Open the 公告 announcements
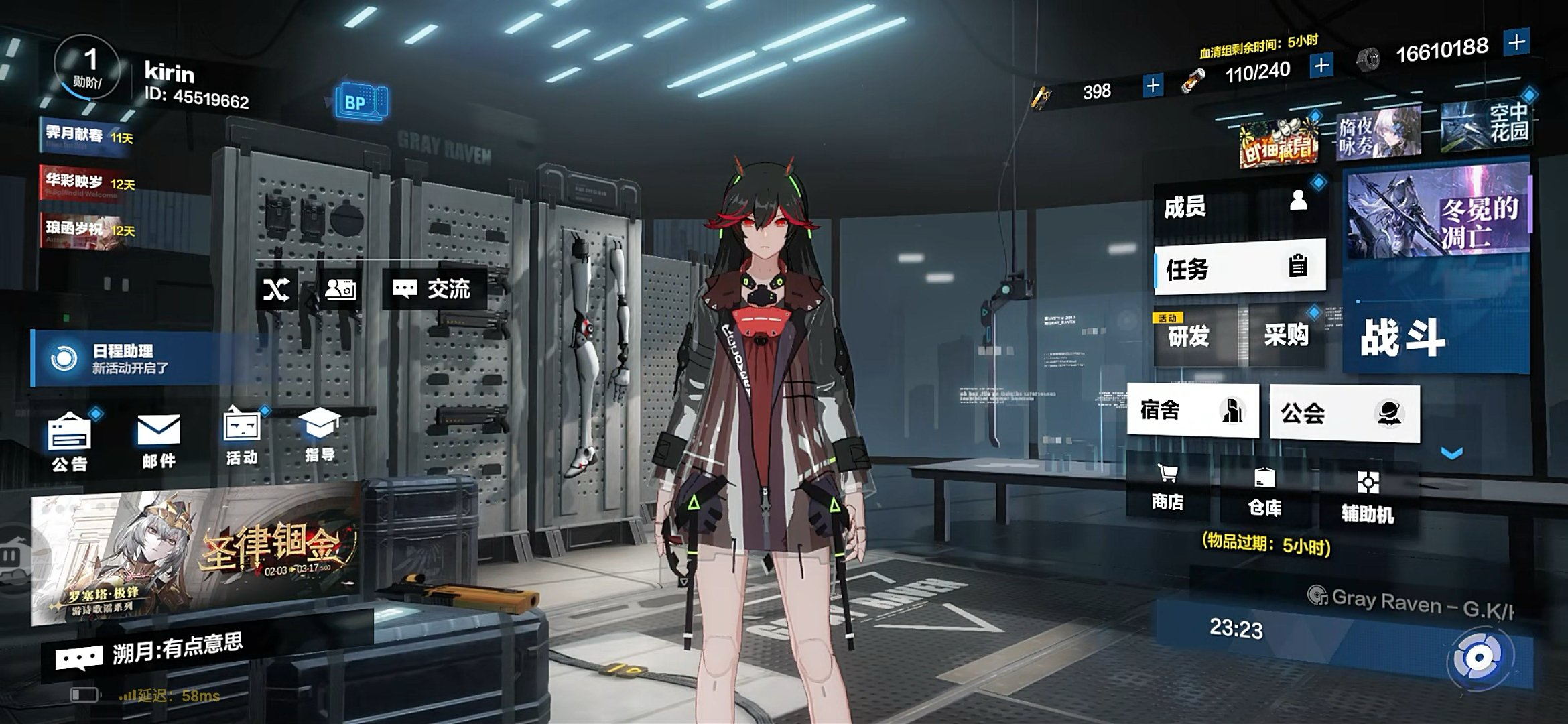The image size is (1568, 724). (x=70, y=440)
